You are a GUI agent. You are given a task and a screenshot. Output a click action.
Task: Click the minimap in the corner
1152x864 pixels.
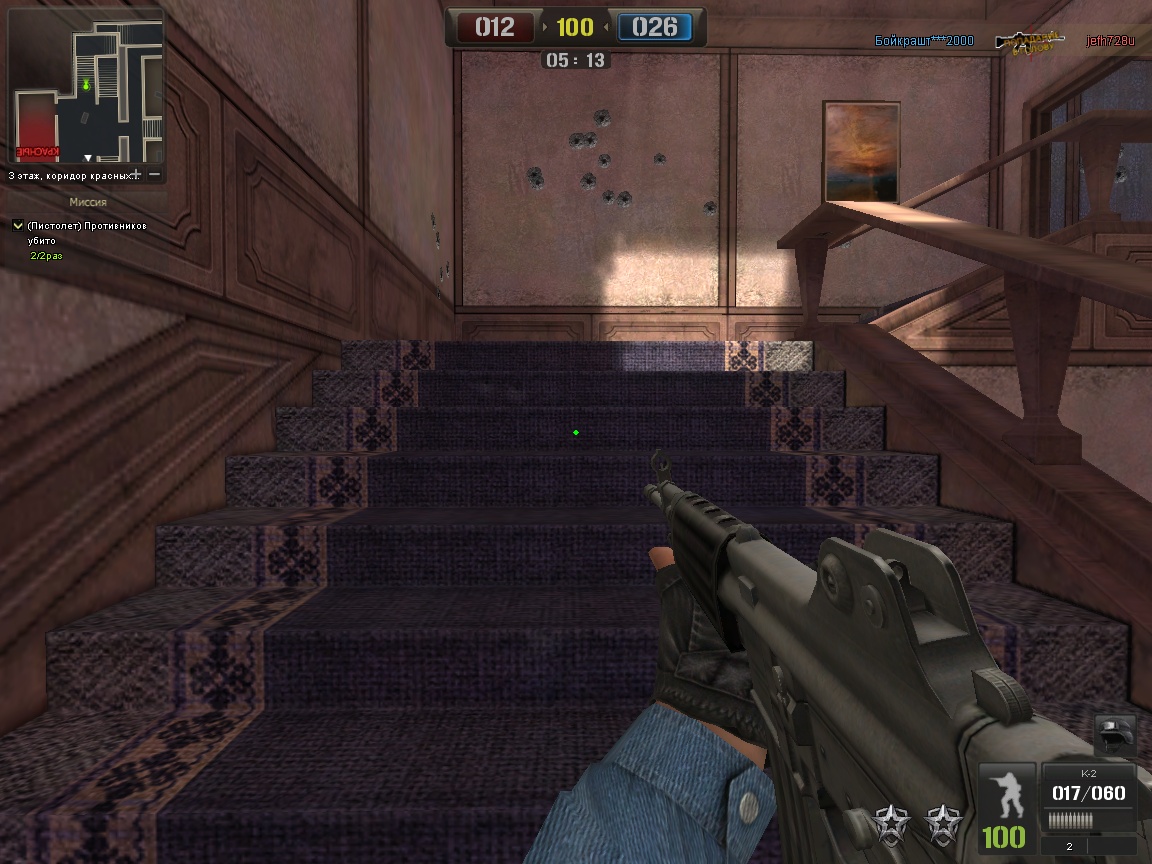click(86, 90)
